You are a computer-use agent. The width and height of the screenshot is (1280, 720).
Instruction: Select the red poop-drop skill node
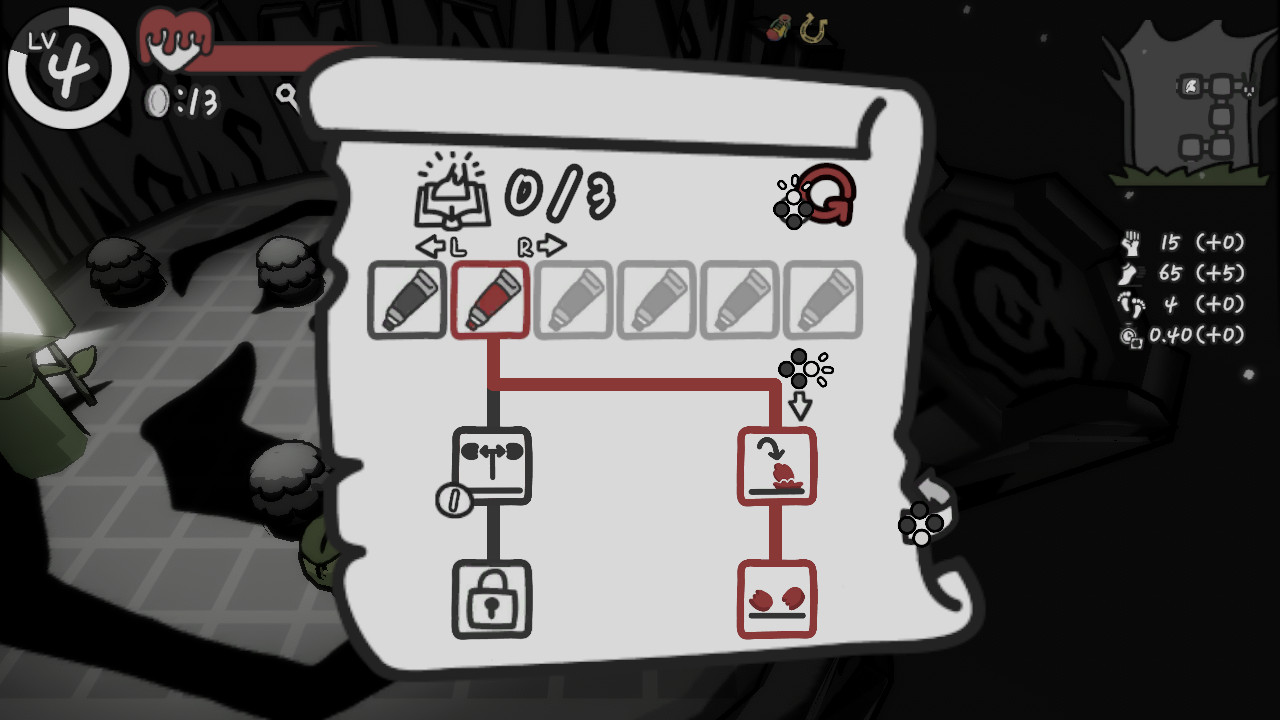pyautogui.click(x=779, y=465)
